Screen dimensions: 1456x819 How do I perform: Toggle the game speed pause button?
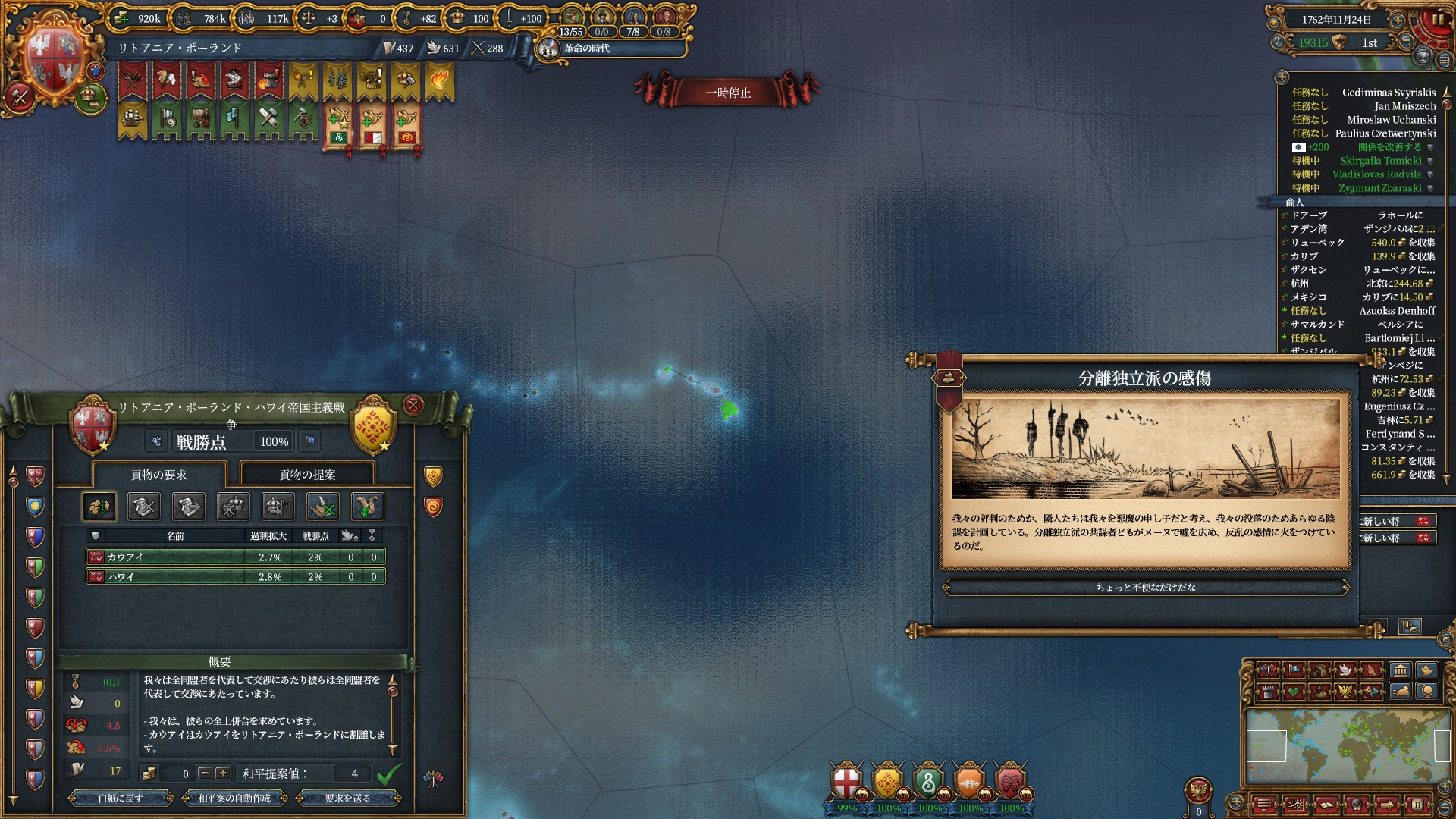[x=1437, y=20]
